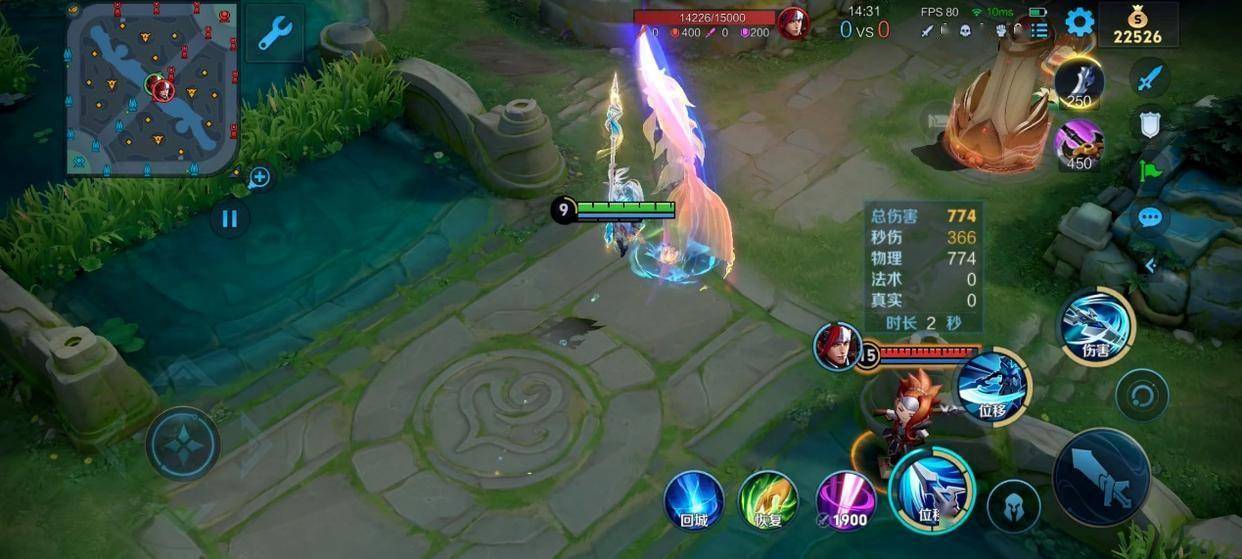This screenshot has height=559, width=1242.
Task: Tap the green flag signal button
Action: point(1150,171)
